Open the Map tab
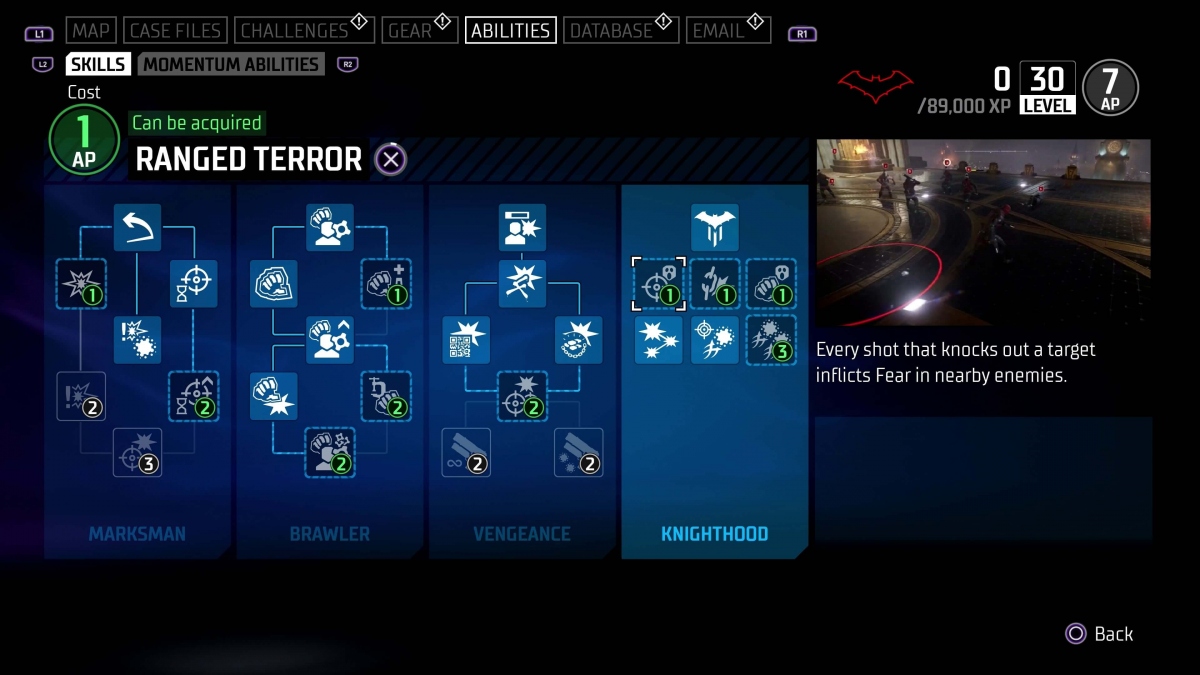This screenshot has height=675, width=1200. pyautogui.click(x=91, y=31)
